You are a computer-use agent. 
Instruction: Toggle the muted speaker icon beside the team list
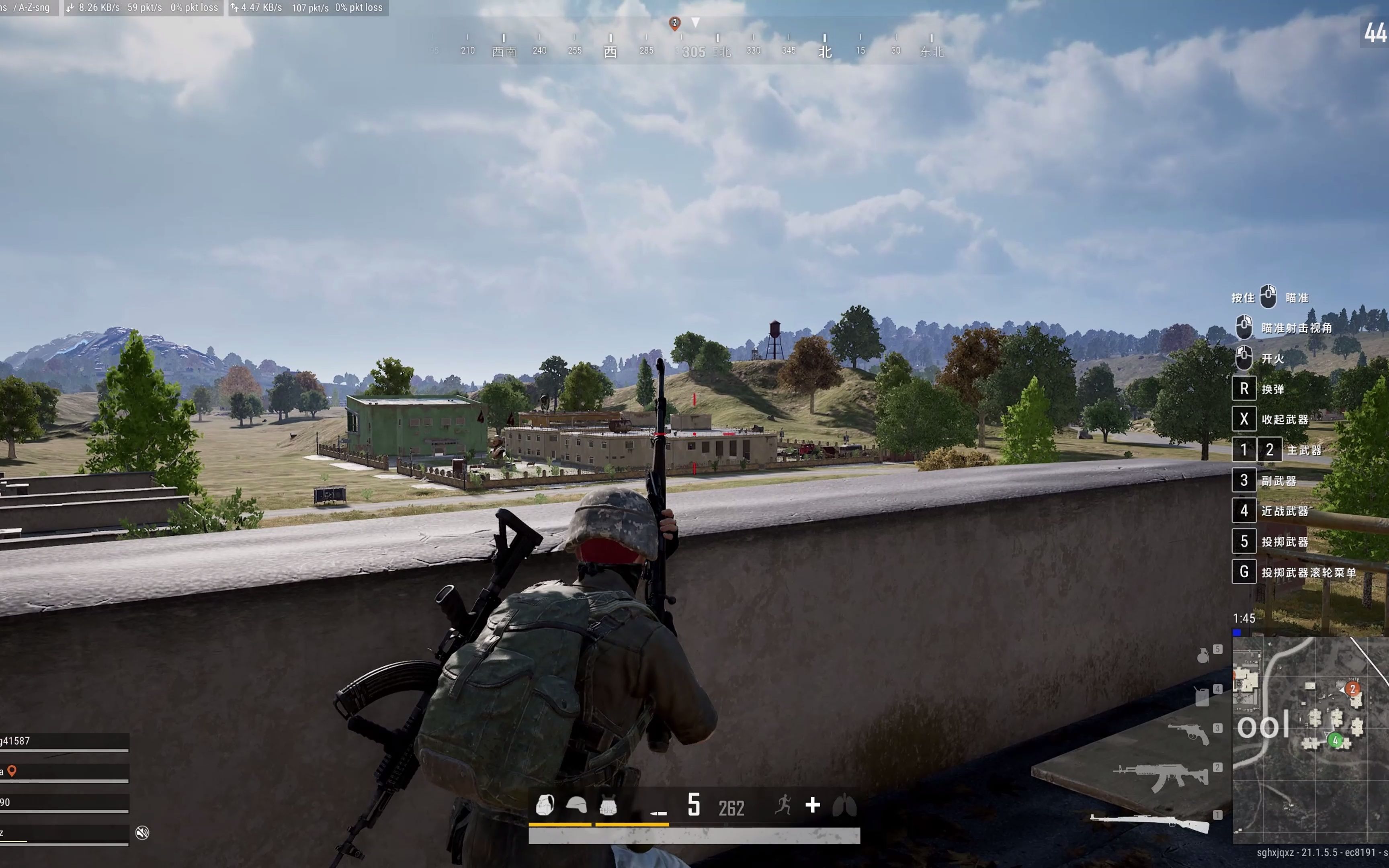click(x=142, y=832)
